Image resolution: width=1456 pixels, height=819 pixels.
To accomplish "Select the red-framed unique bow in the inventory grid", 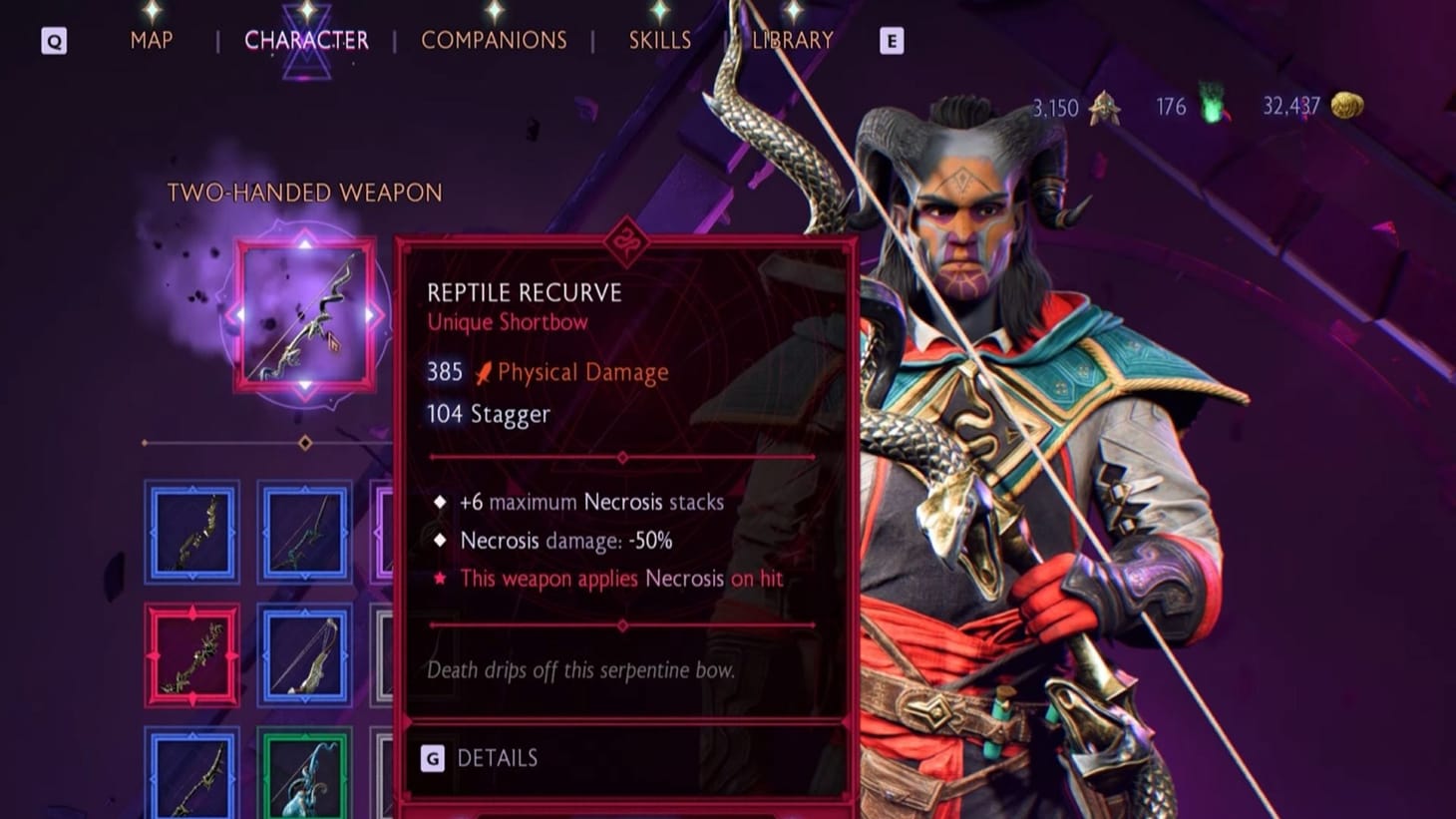I will click(191, 657).
